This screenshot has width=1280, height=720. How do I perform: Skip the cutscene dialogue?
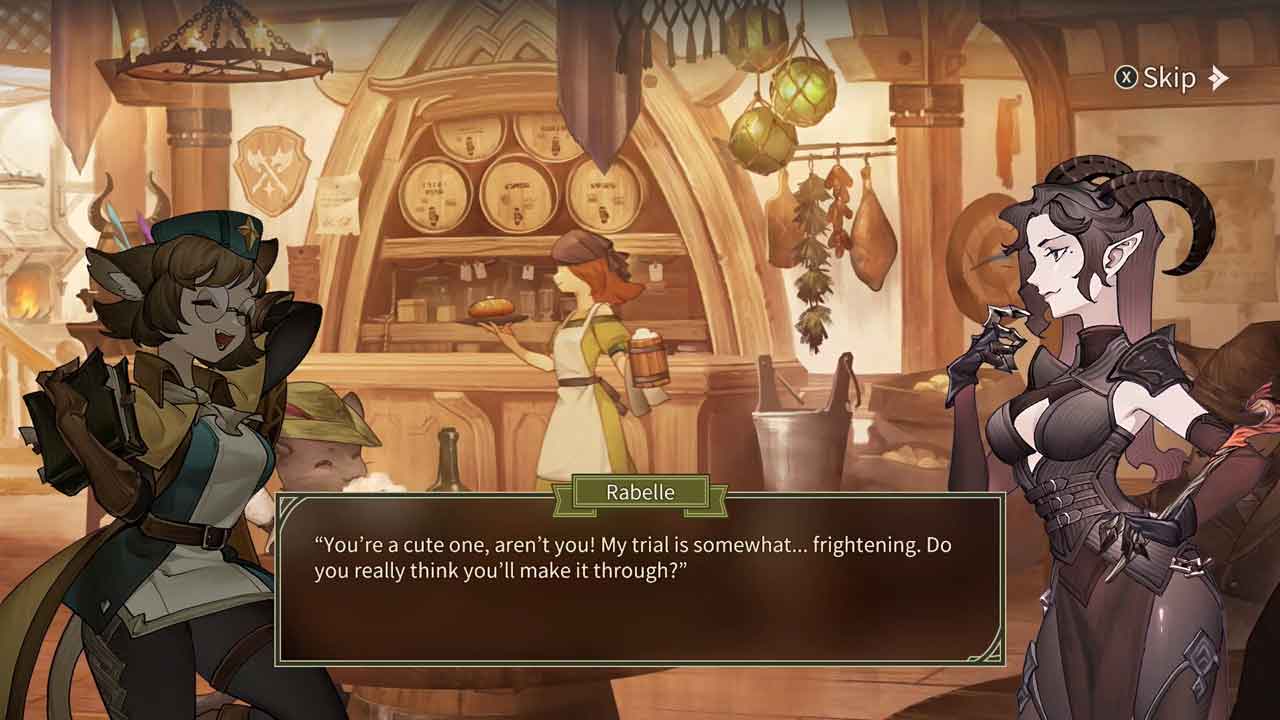tap(1172, 78)
